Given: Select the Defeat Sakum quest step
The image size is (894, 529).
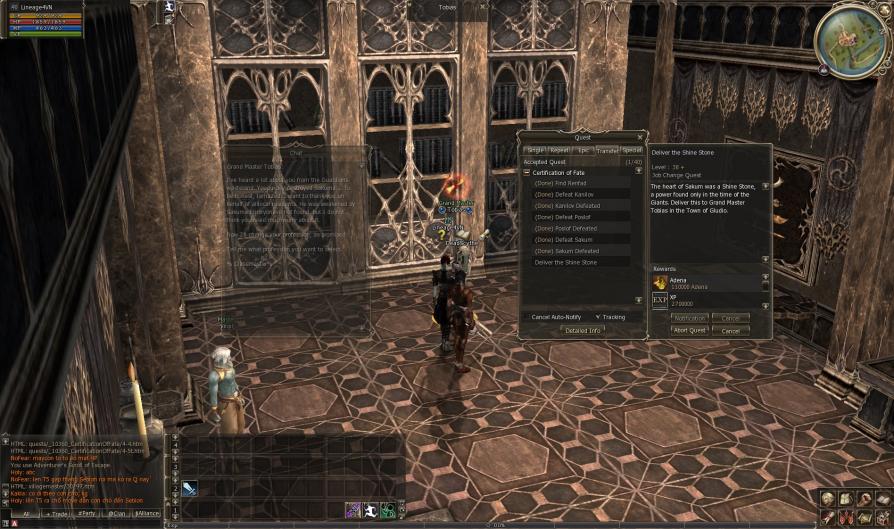Looking at the screenshot, I should coord(566,239).
